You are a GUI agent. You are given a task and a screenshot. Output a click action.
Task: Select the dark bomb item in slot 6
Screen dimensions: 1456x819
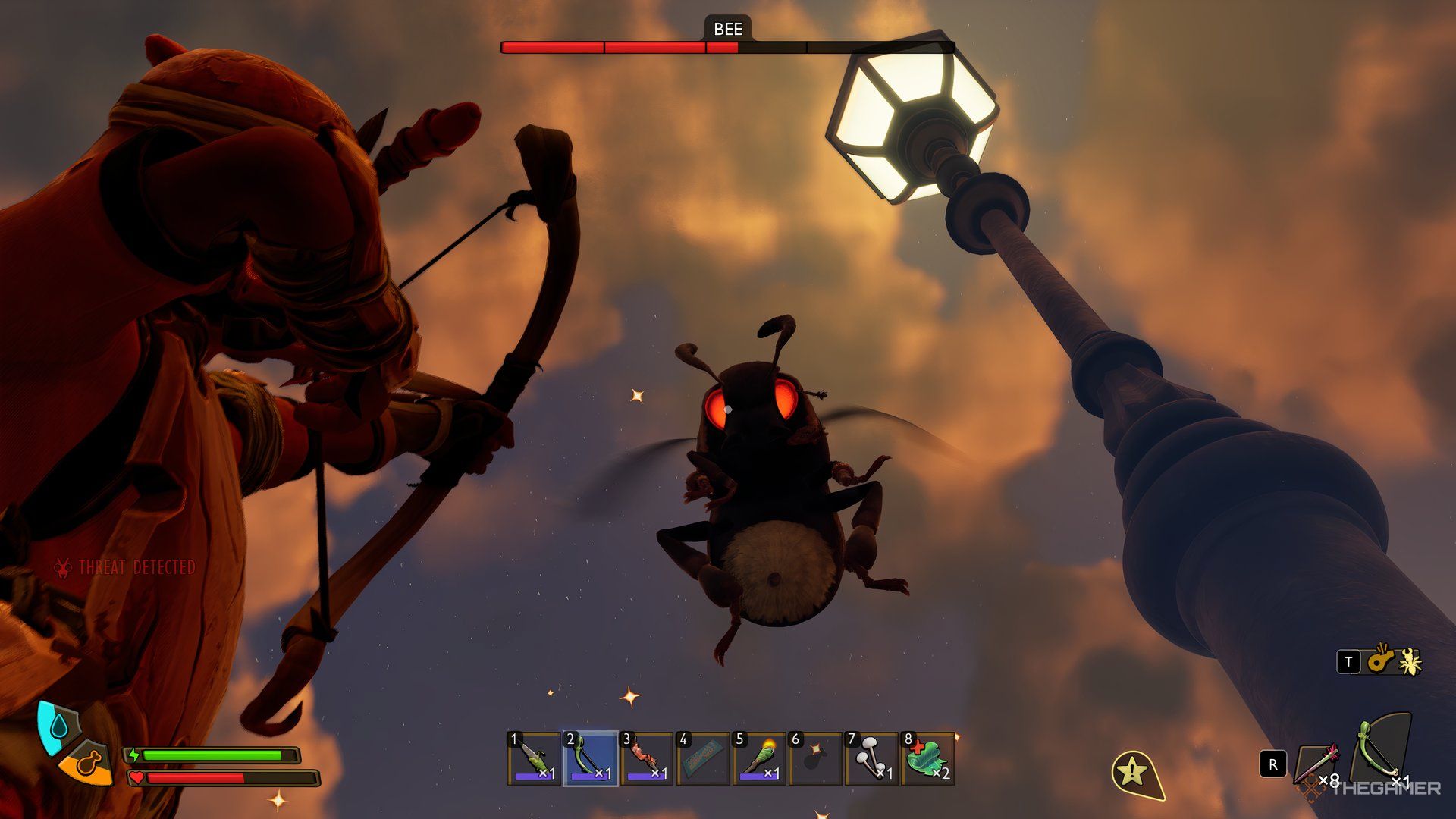[x=814, y=758]
